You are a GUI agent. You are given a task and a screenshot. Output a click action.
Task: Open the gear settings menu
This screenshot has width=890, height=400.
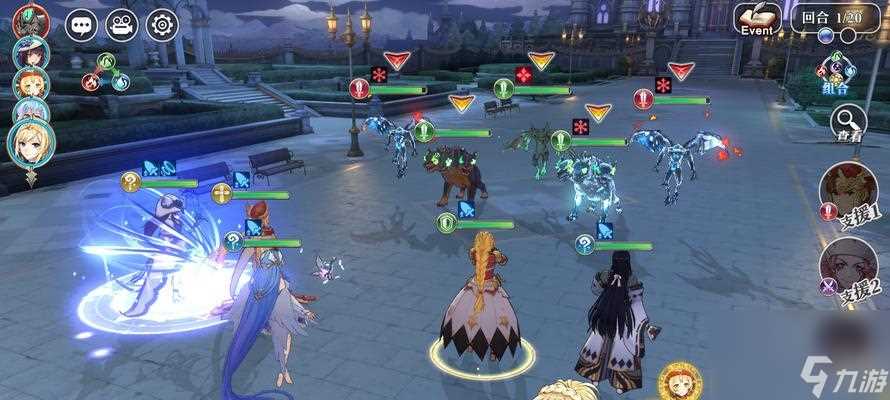click(161, 24)
